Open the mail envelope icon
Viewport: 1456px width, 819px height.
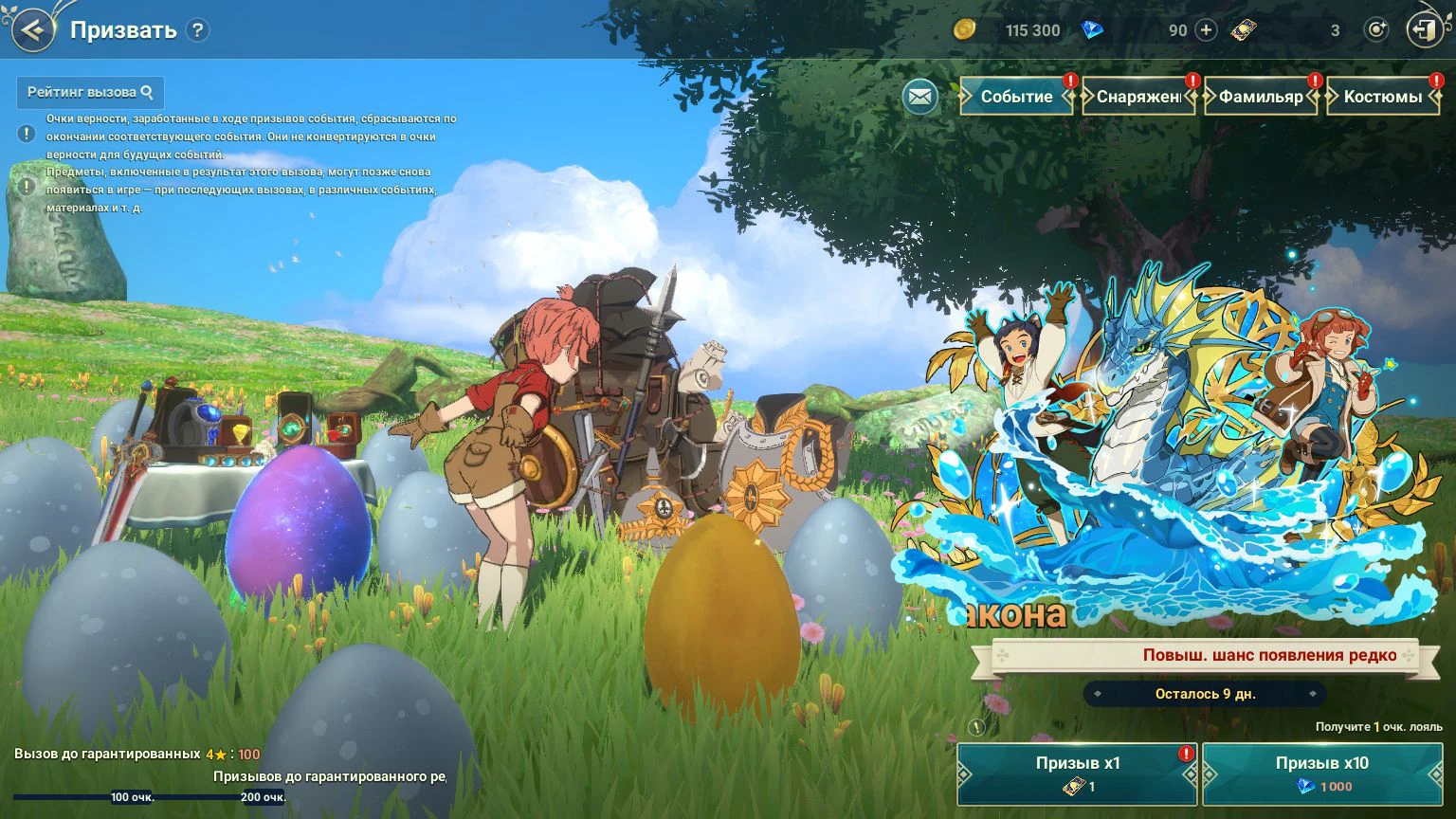pyautogui.click(x=919, y=97)
